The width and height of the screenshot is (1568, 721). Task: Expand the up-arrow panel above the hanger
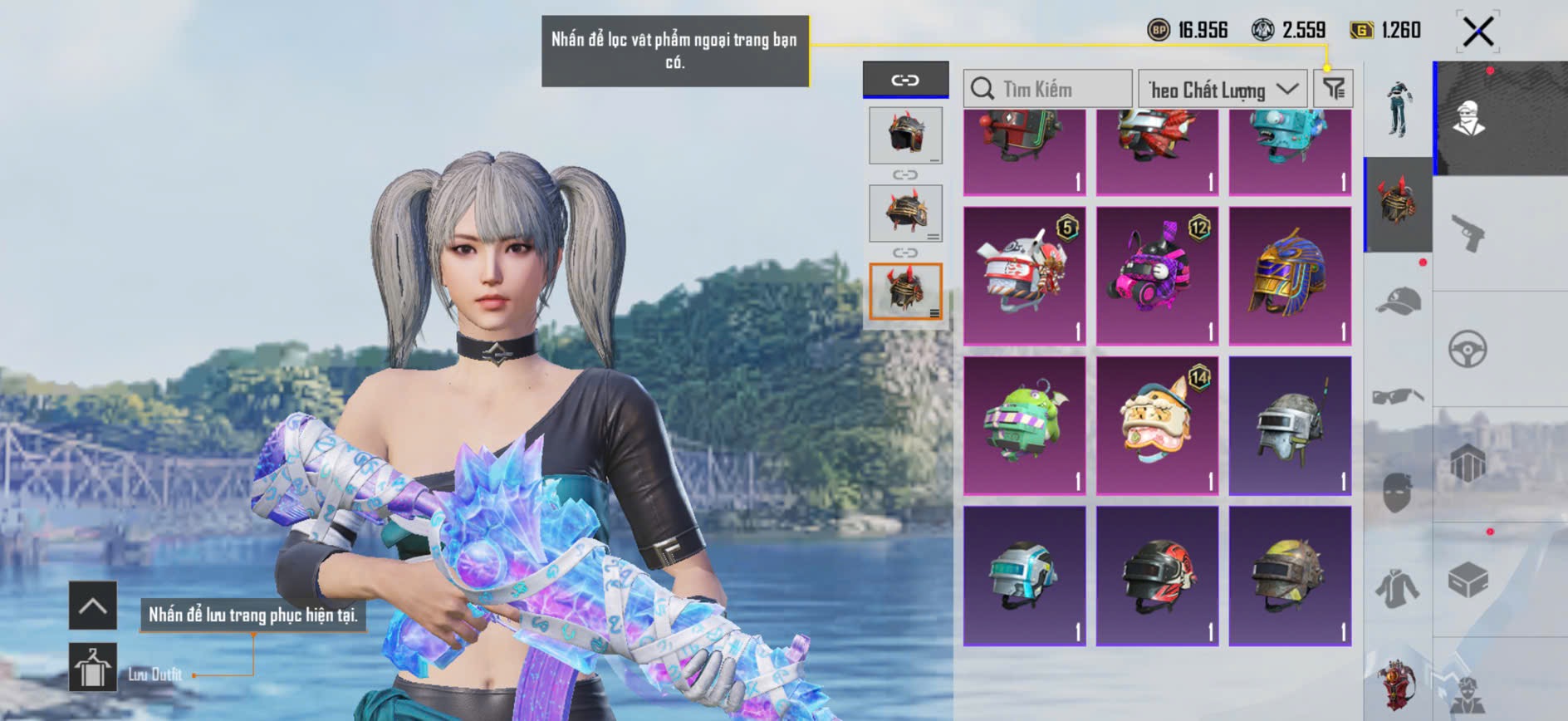[x=93, y=606]
